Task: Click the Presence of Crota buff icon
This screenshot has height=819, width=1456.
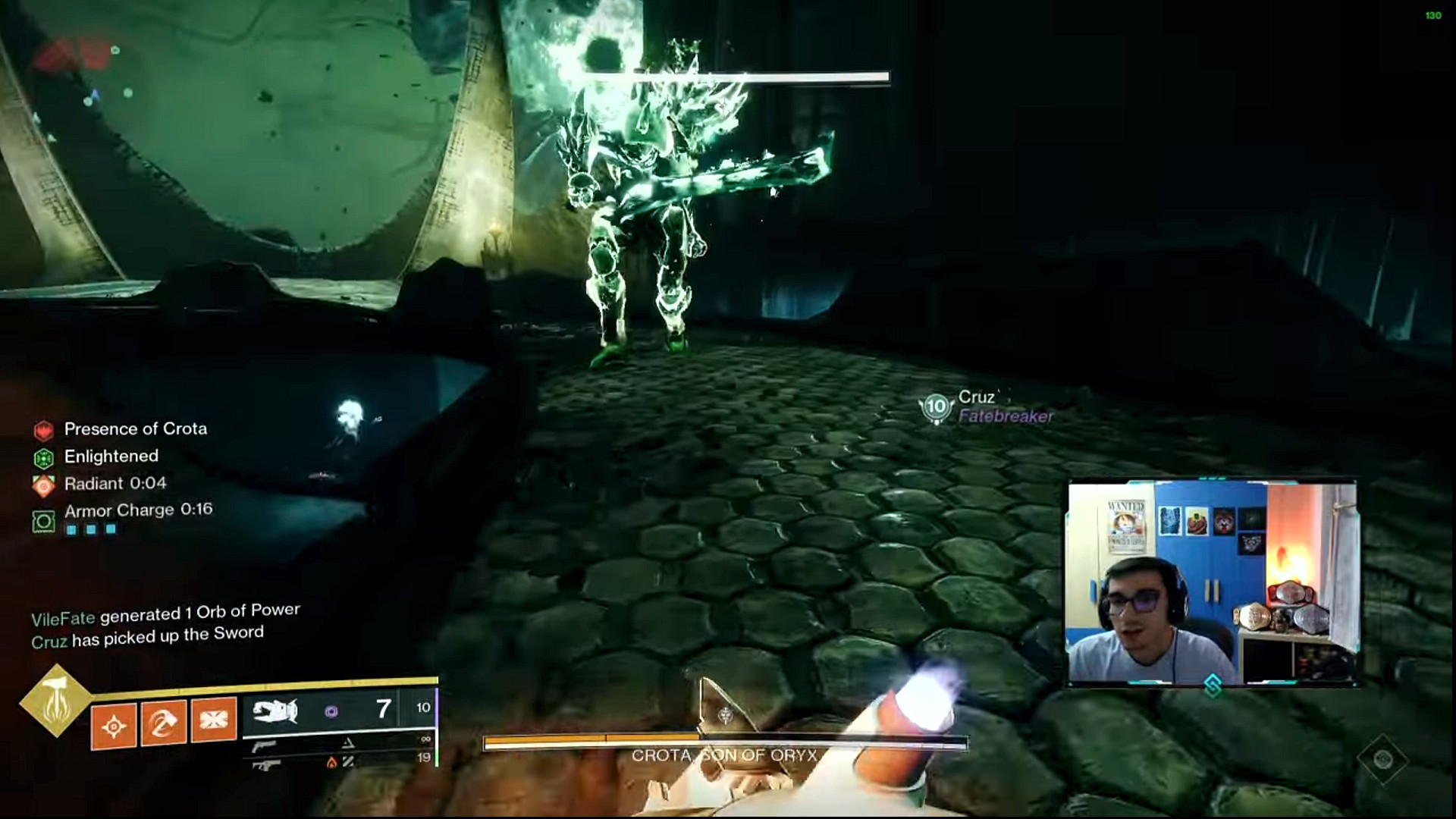Action: click(x=44, y=431)
